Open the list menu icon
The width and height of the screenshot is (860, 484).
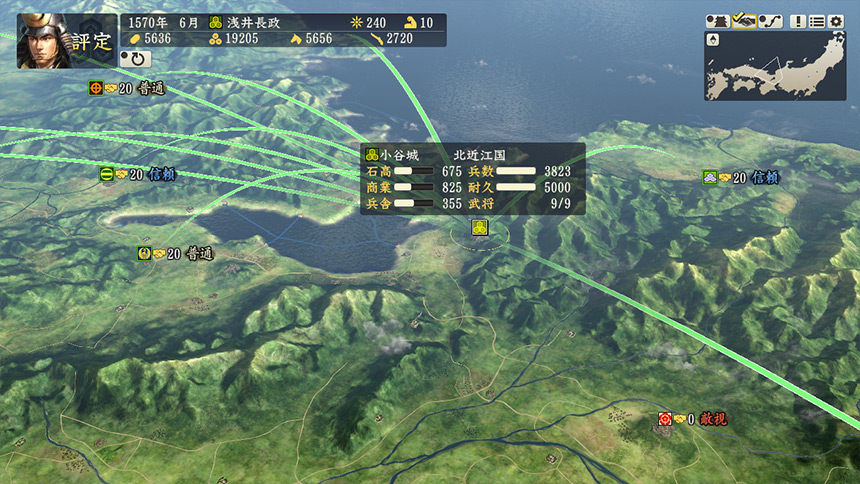click(x=817, y=21)
